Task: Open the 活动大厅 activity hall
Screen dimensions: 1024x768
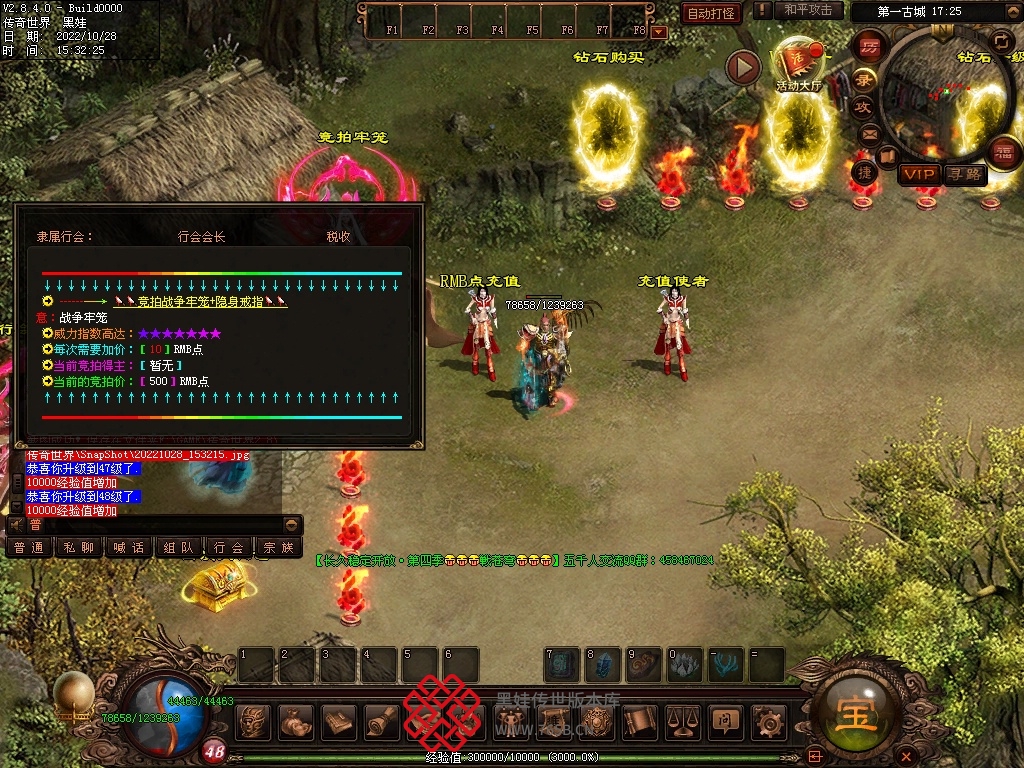Action: pyautogui.click(x=797, y=65)
